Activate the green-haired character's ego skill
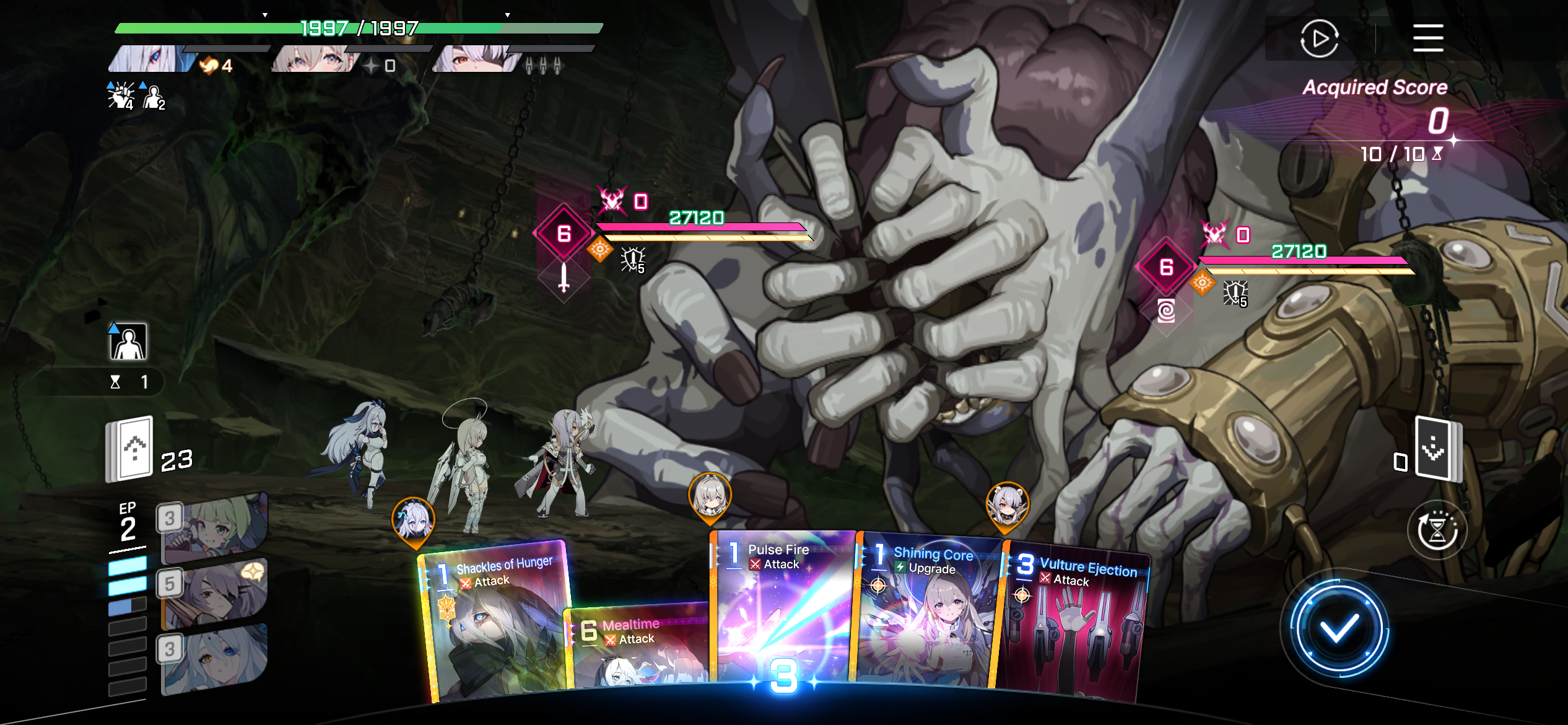The width and height of the screenshot is (1568, 725). pyautogui.click(x=215, y=525)
